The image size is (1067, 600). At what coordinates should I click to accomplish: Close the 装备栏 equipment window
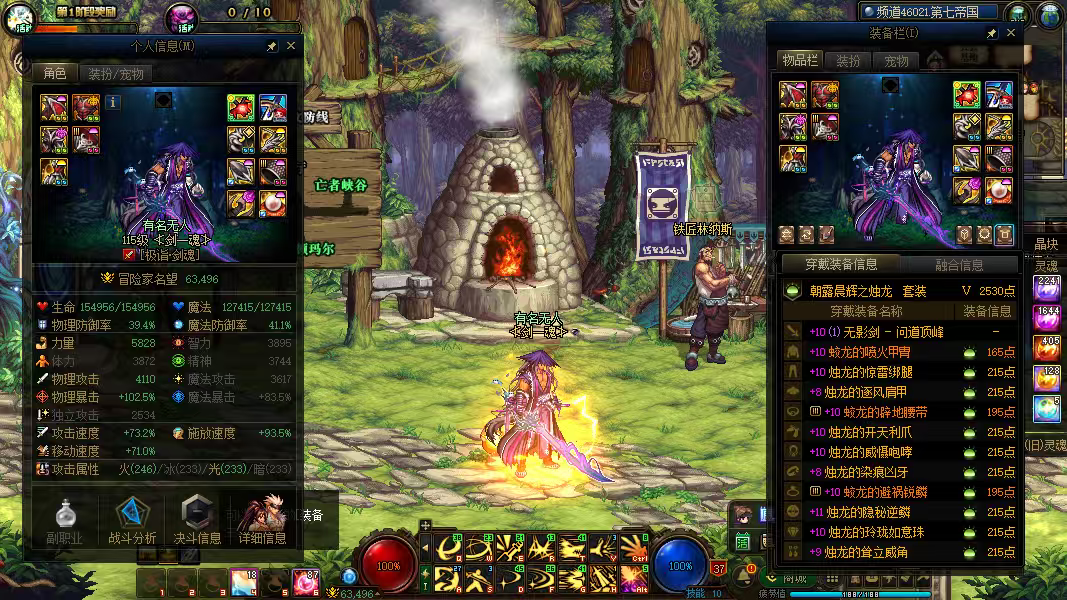pos(1011,33)
